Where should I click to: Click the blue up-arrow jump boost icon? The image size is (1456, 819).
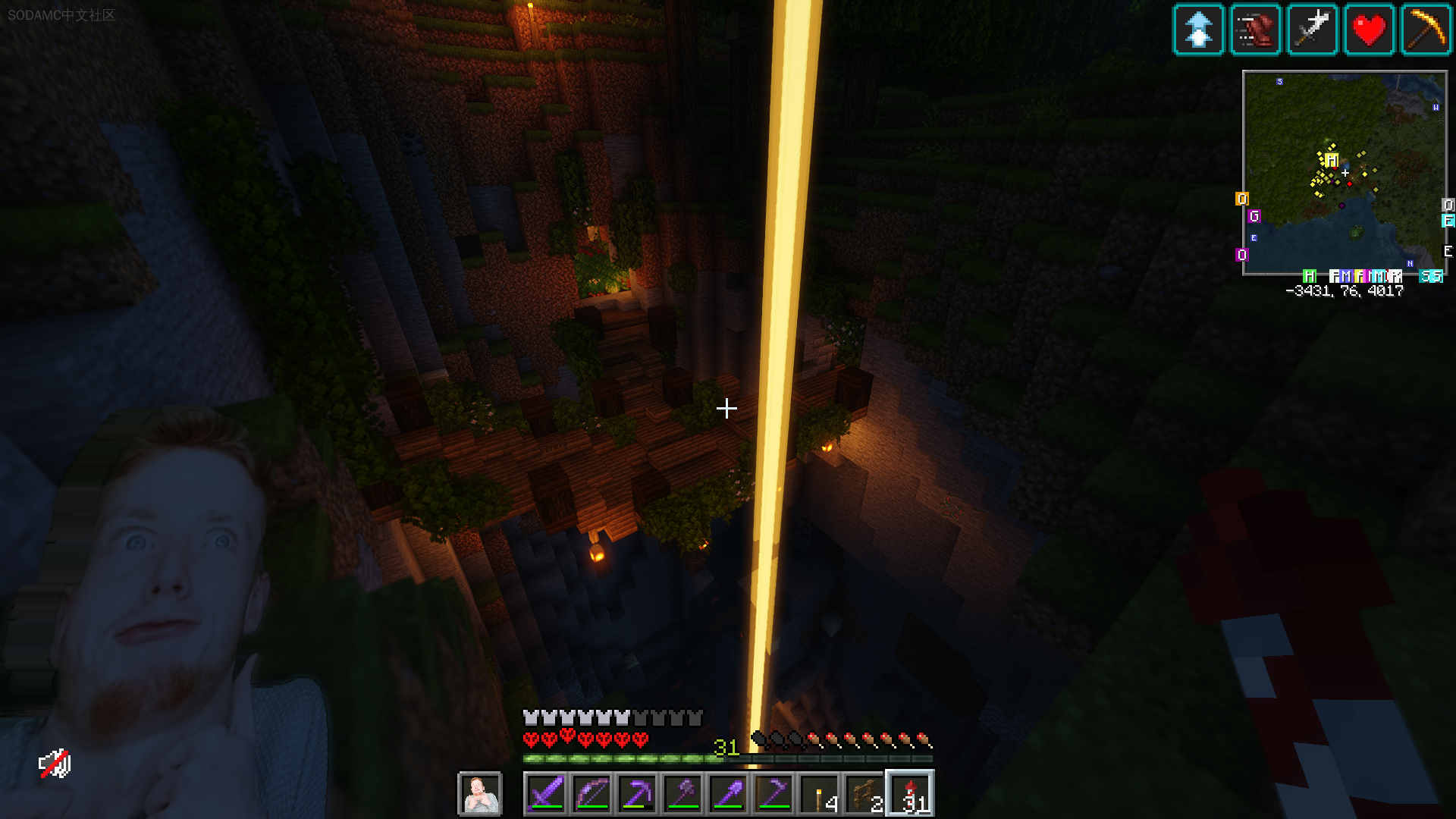1198,30
